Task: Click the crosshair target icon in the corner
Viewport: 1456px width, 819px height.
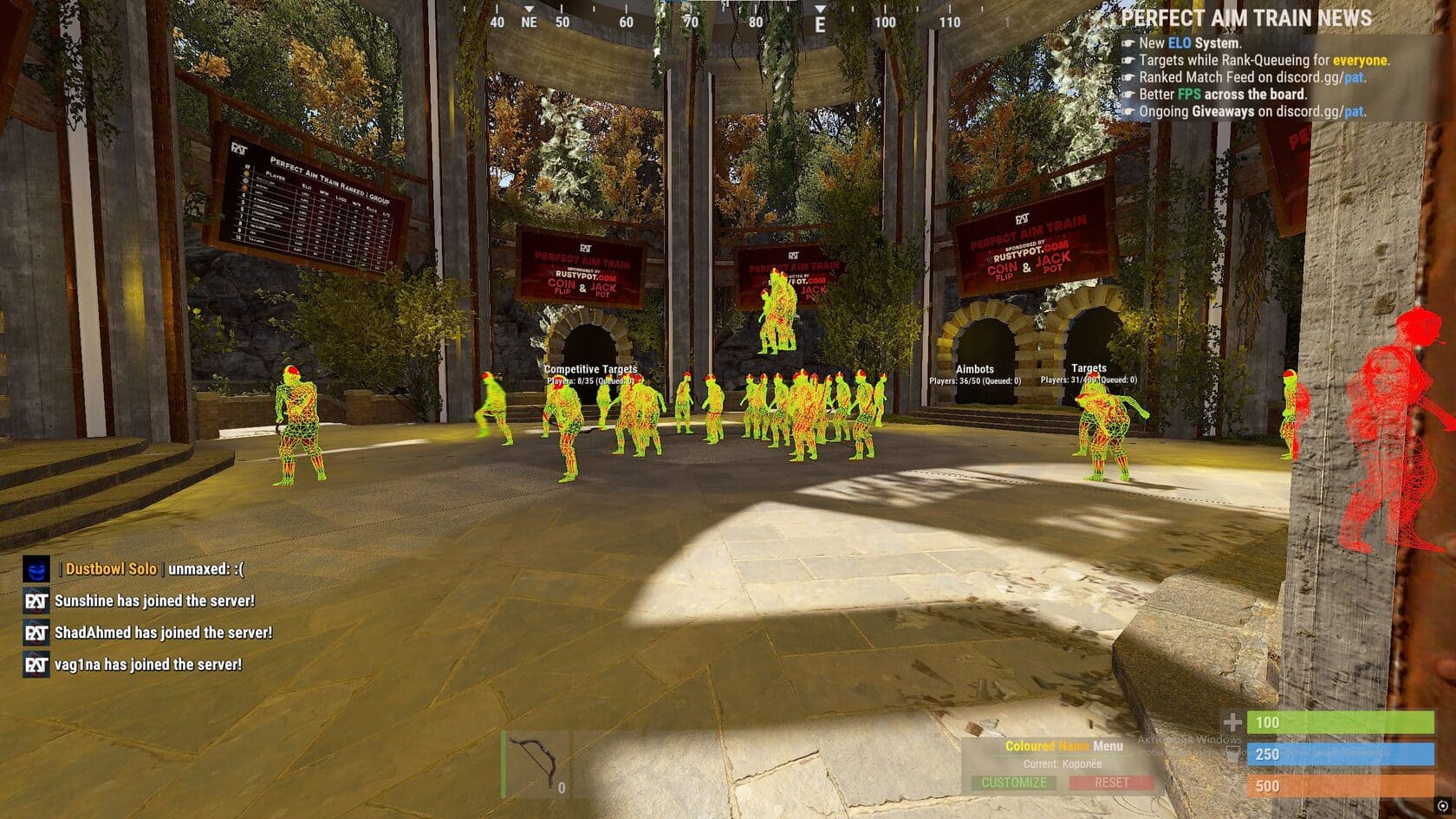Action: coord(1442,806)
